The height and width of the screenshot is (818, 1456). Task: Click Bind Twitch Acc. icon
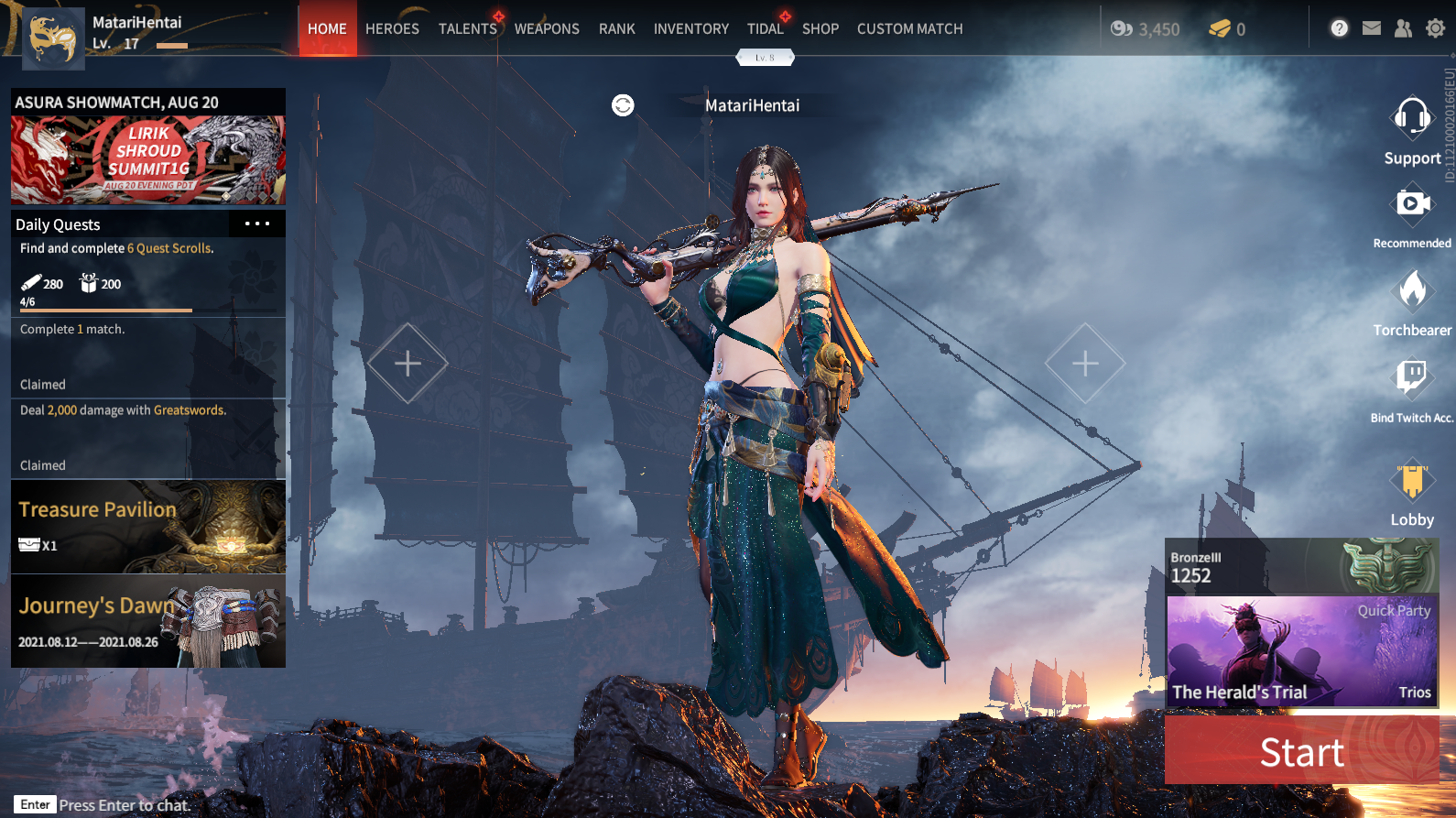pos(1411,377)
